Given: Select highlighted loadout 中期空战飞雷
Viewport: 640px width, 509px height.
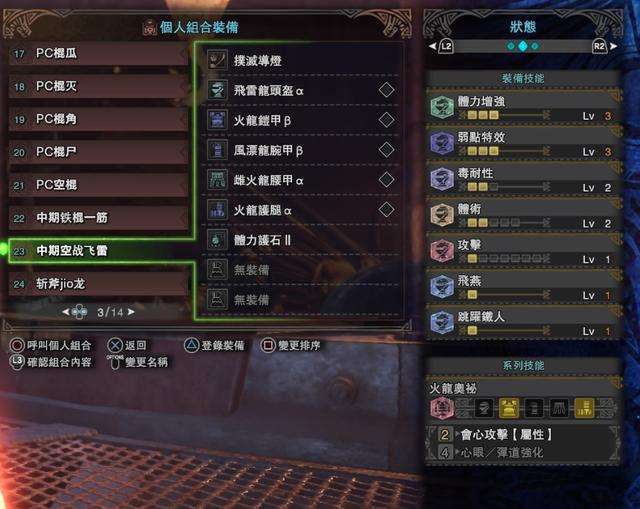Looking at the screenshot, I should click(100, 250).
